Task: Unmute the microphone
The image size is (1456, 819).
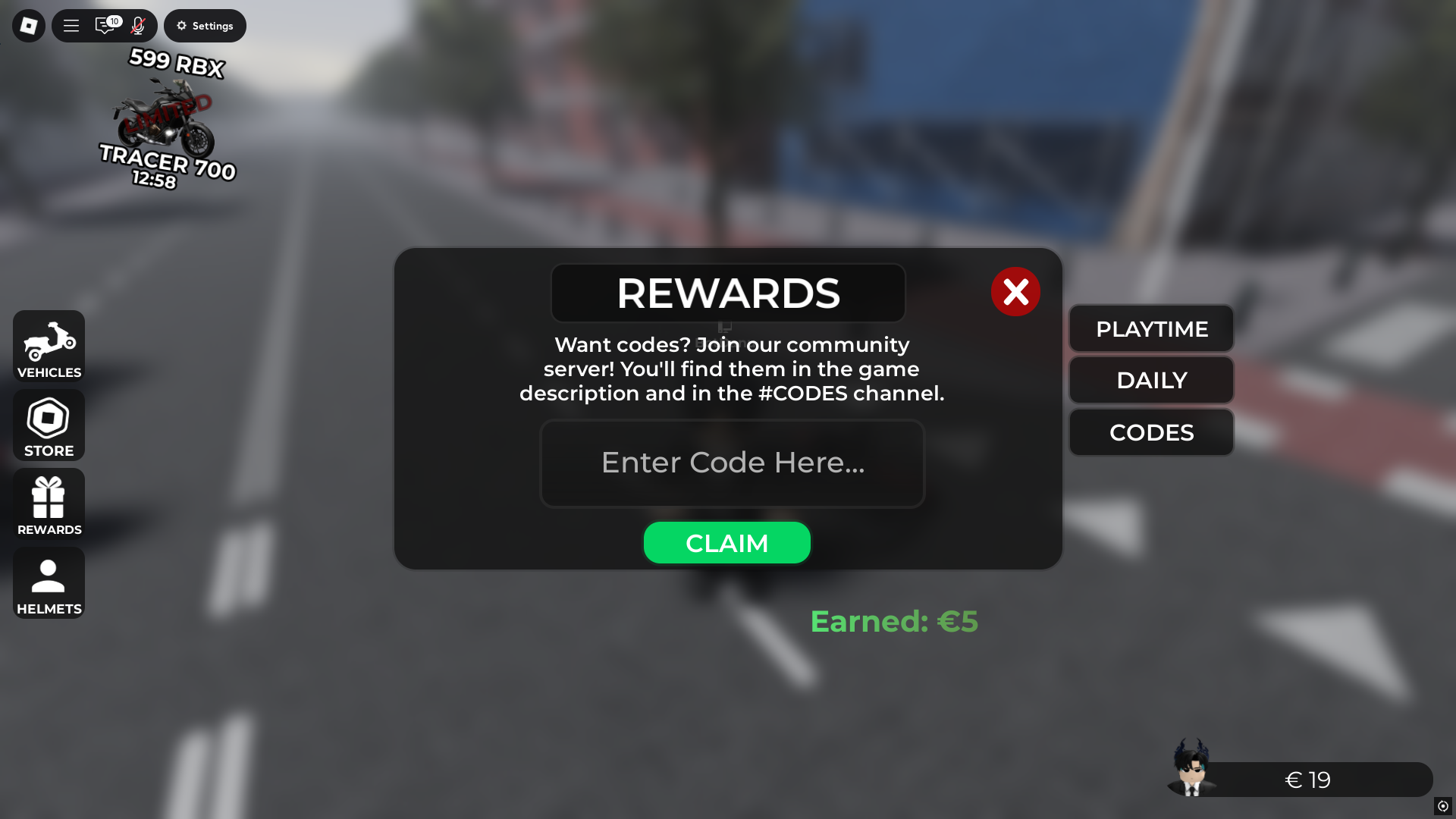Action: pyautogui.click(x=137, y=25)
